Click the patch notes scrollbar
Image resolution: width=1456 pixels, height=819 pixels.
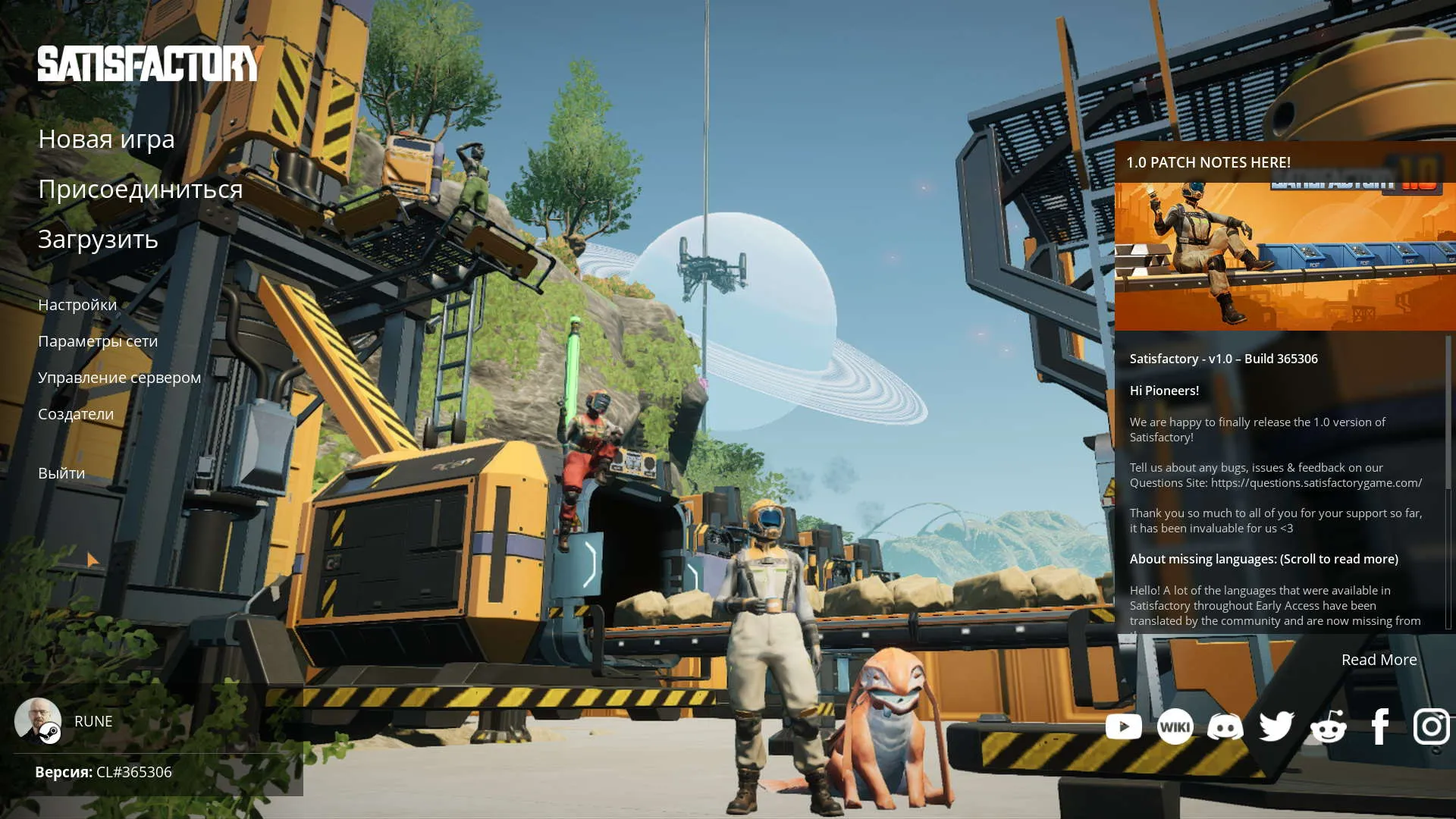tap(1448, 413)
